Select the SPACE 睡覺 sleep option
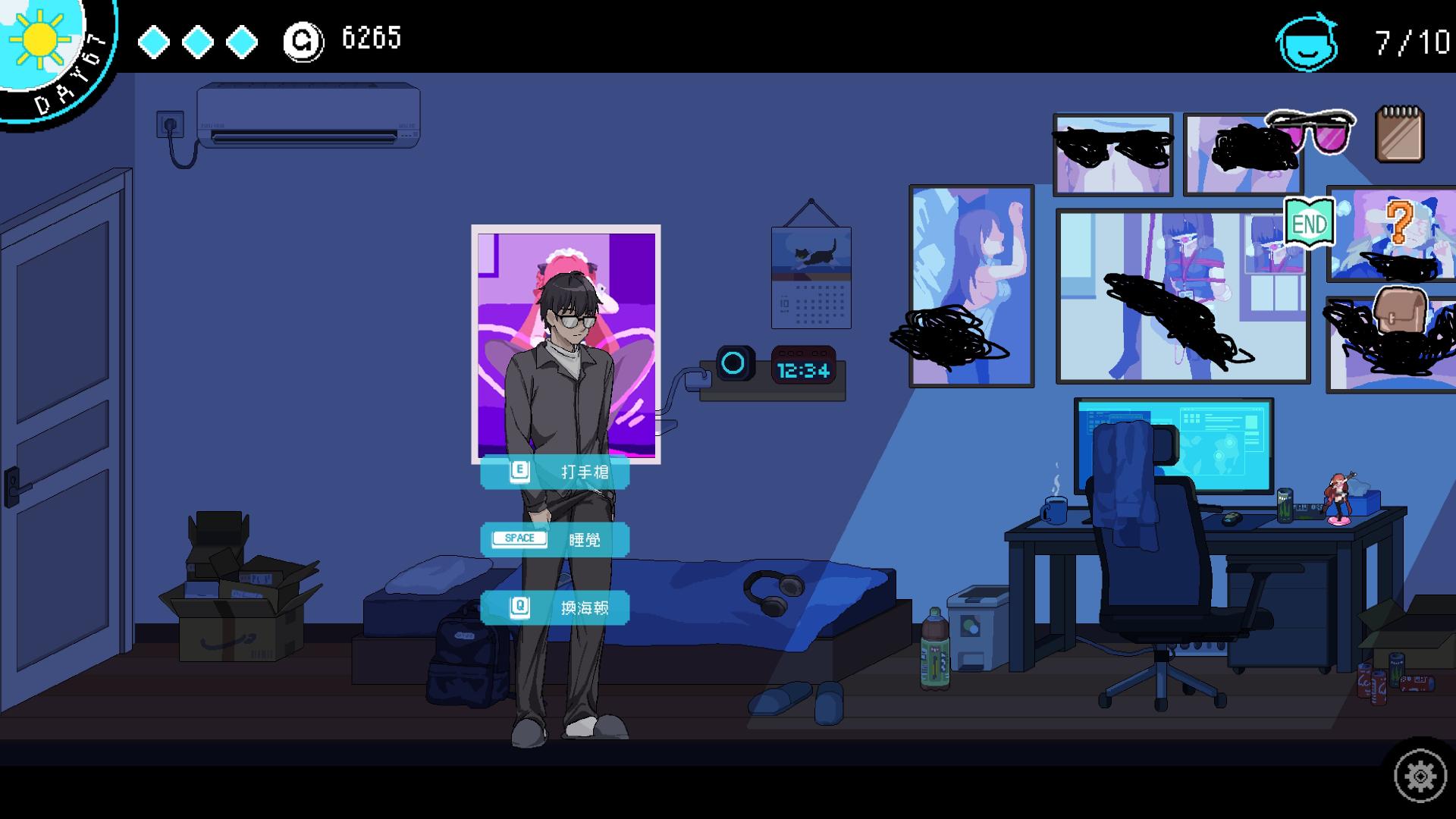The width and height of the screenshot is (1456, 819). 556,539
